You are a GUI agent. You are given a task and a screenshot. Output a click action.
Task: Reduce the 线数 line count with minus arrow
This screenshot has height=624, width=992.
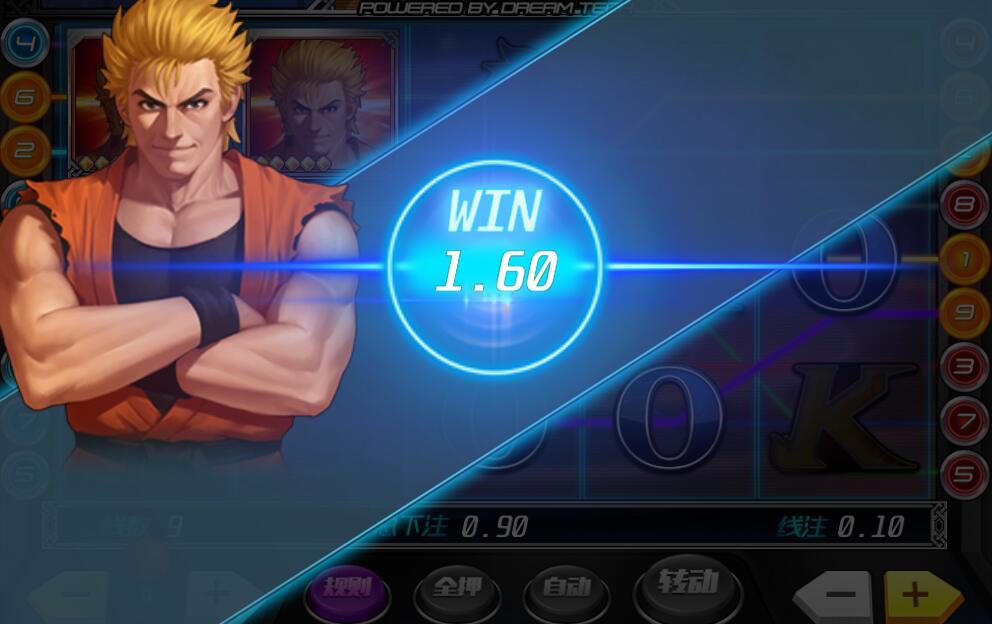click(70, 596)
